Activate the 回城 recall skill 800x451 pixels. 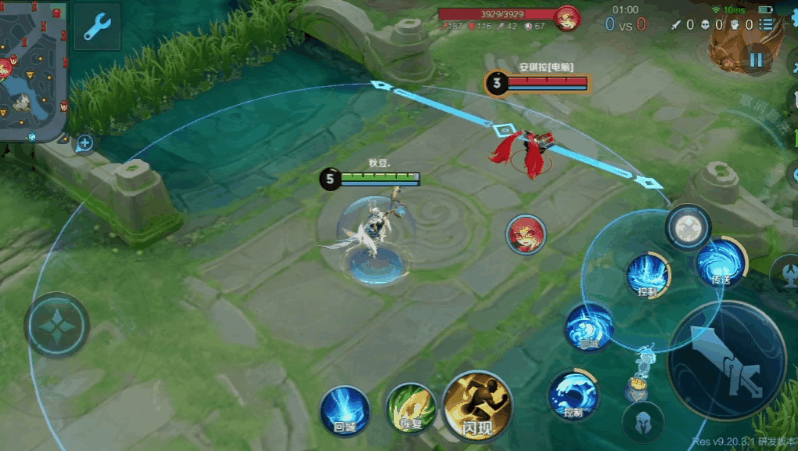pyautogui.click(x=344, y=410)
